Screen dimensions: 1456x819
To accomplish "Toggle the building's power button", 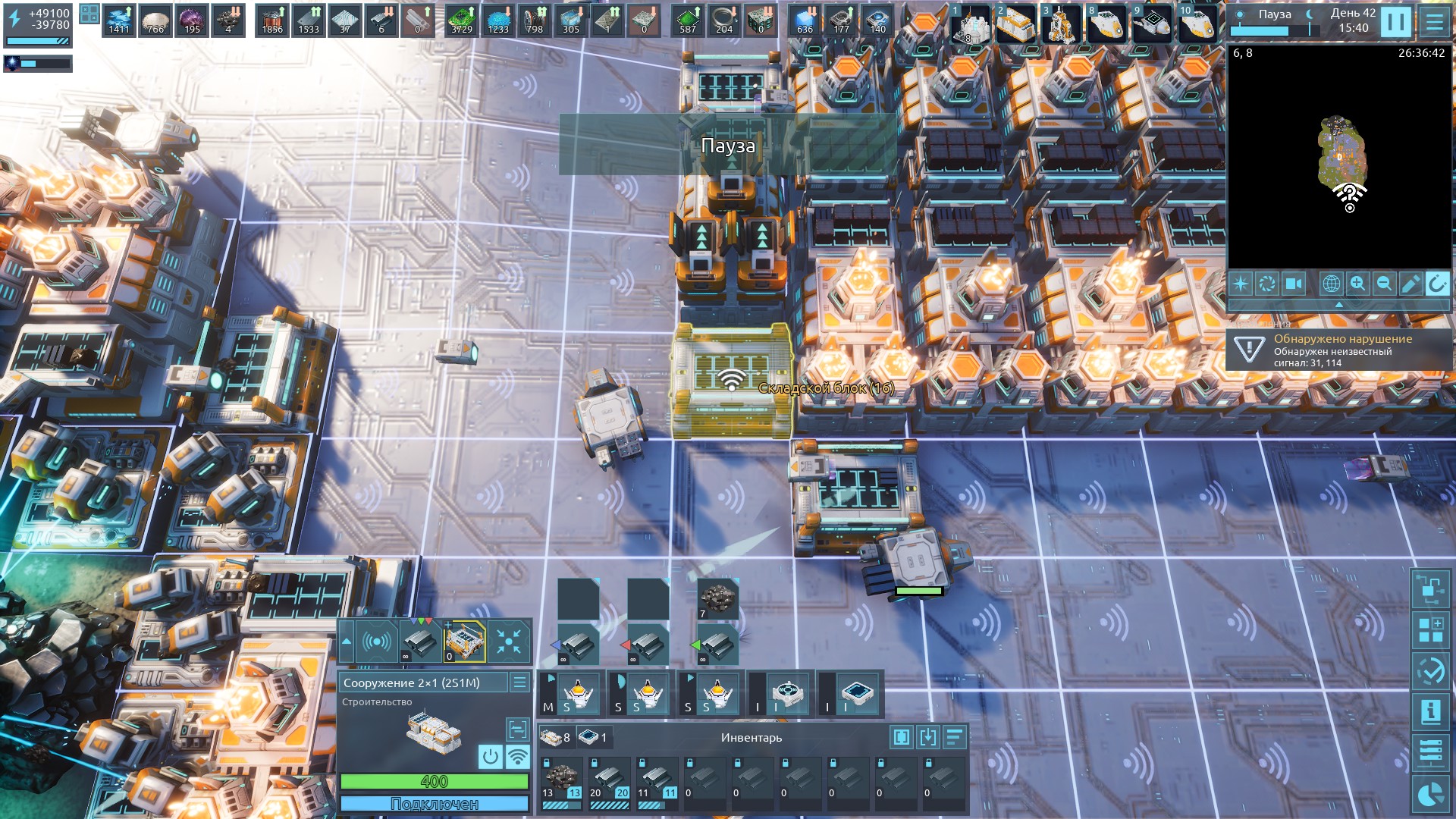I will tap(491, 756).
